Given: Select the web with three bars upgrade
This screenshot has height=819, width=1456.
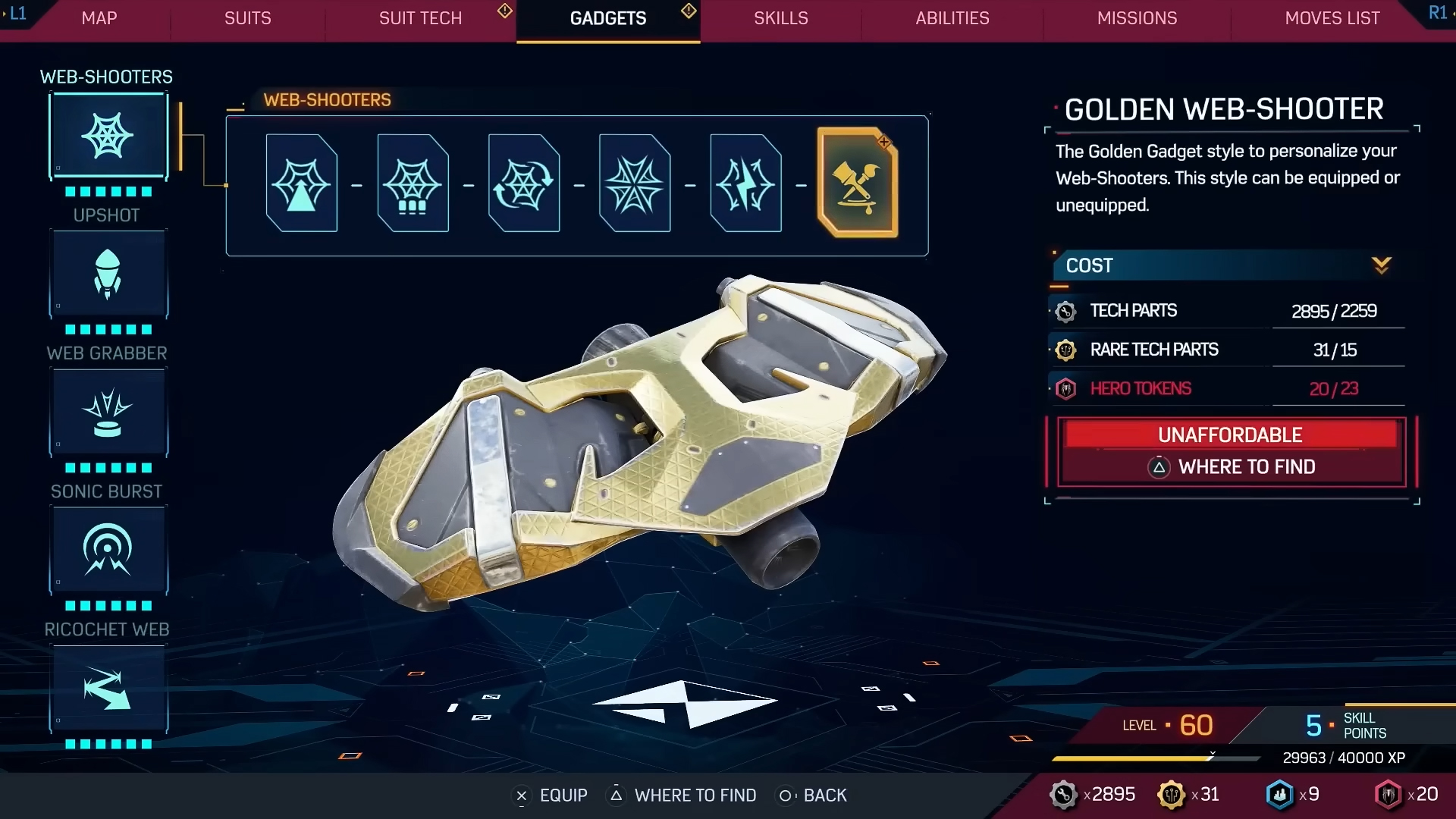Looking at the screenshot, I should pyautogui.click(x=413, y=184).
